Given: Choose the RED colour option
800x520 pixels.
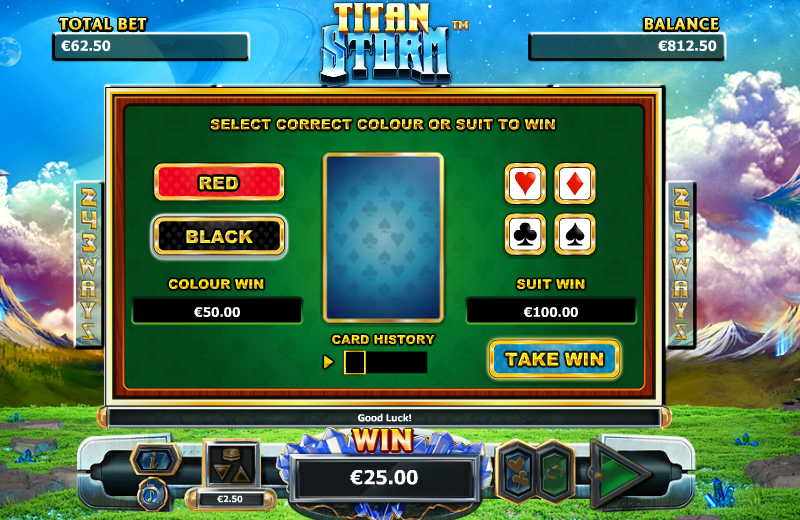Looking at the screenshot, I should click(218, 183).
